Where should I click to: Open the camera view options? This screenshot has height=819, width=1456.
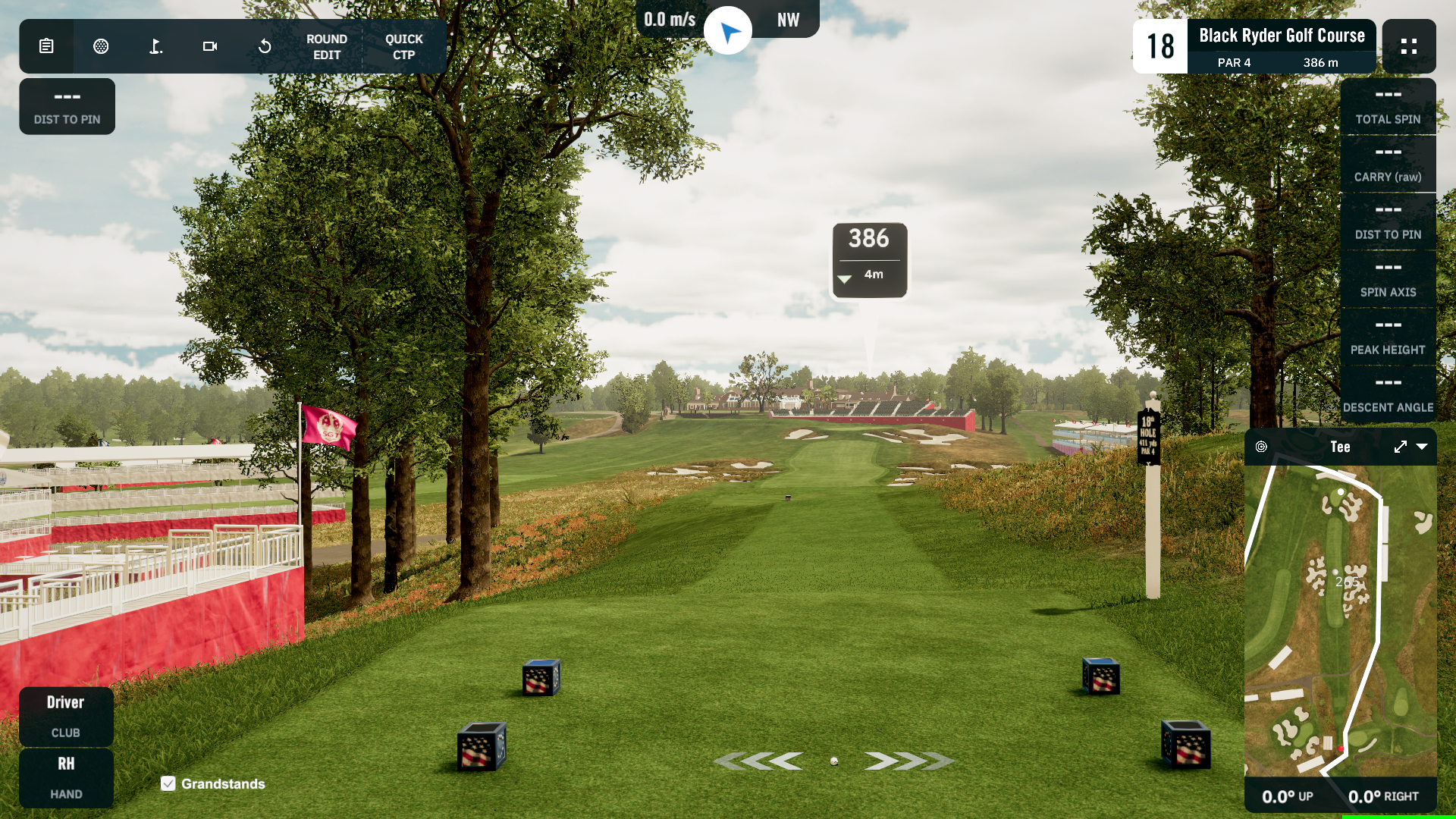(x=210, y=46)
